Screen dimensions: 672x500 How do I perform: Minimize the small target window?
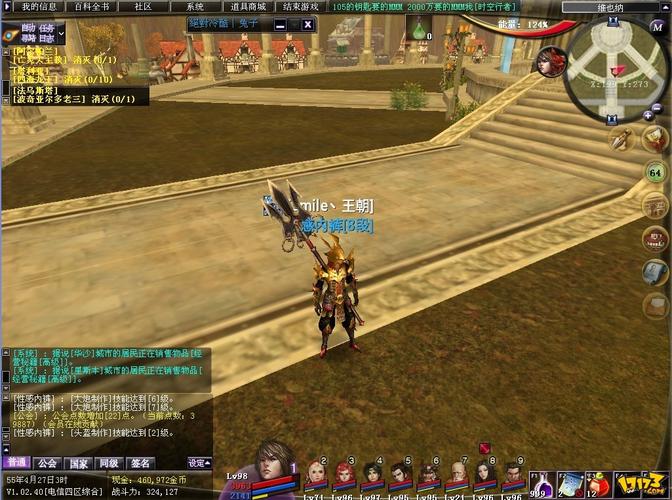tap(281, 24)
